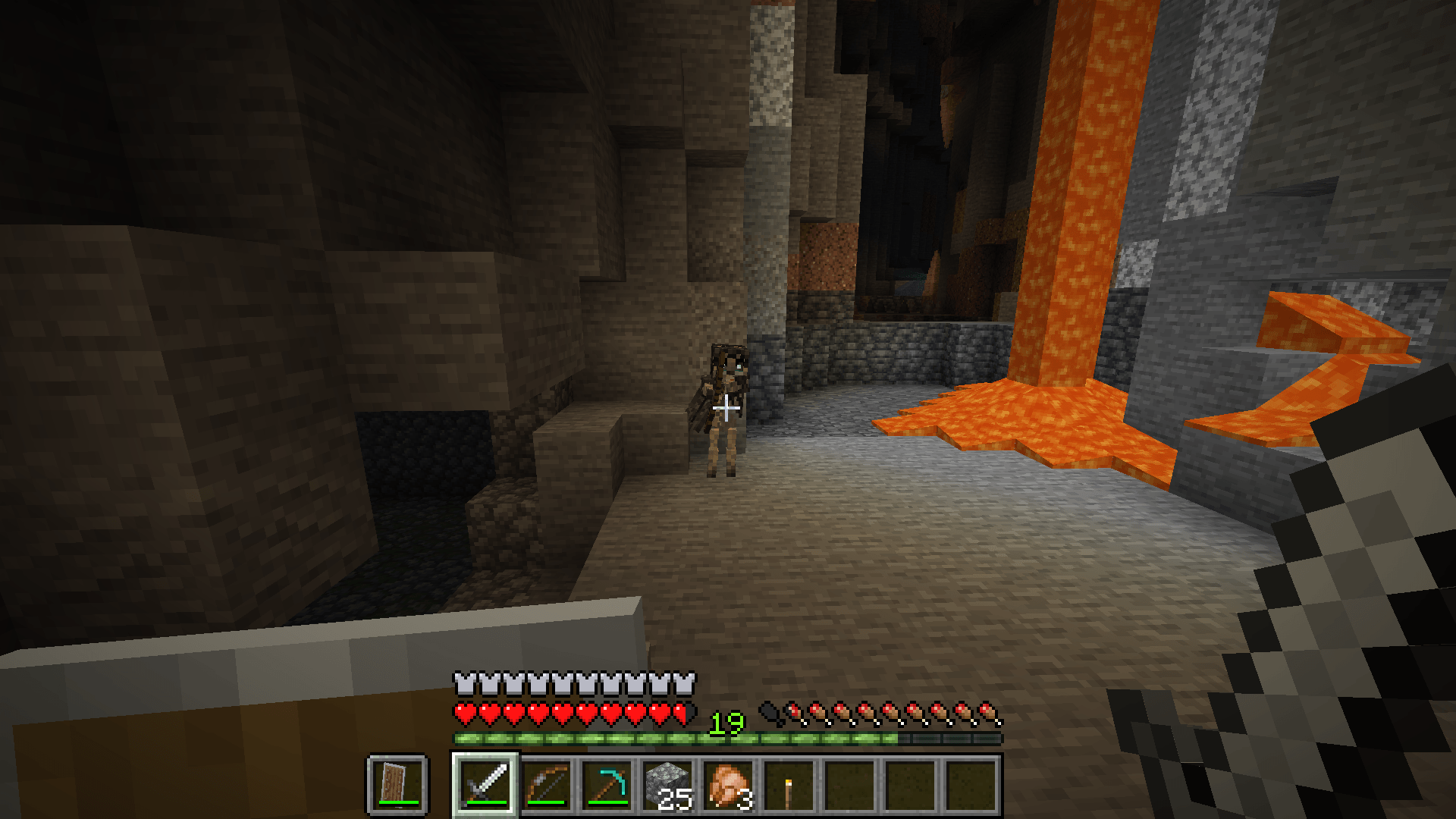Select the torch hotbar slot
This screenshot has width=1456, height=819.
[x=789, y=784]
